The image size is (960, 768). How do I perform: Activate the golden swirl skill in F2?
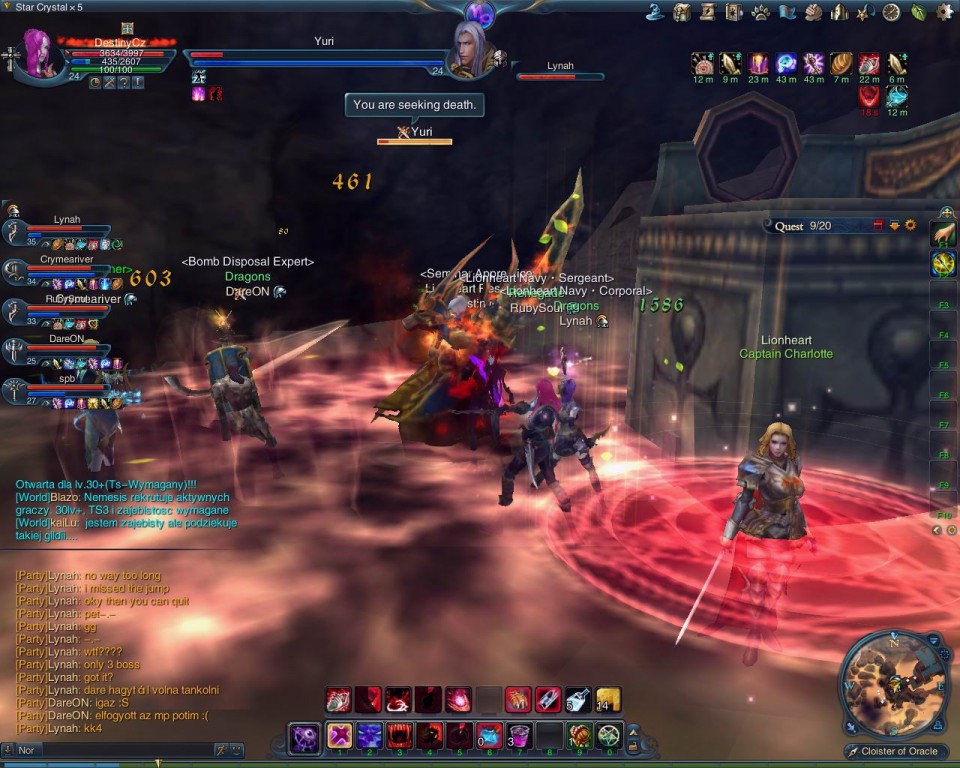(x=943, y=264)
